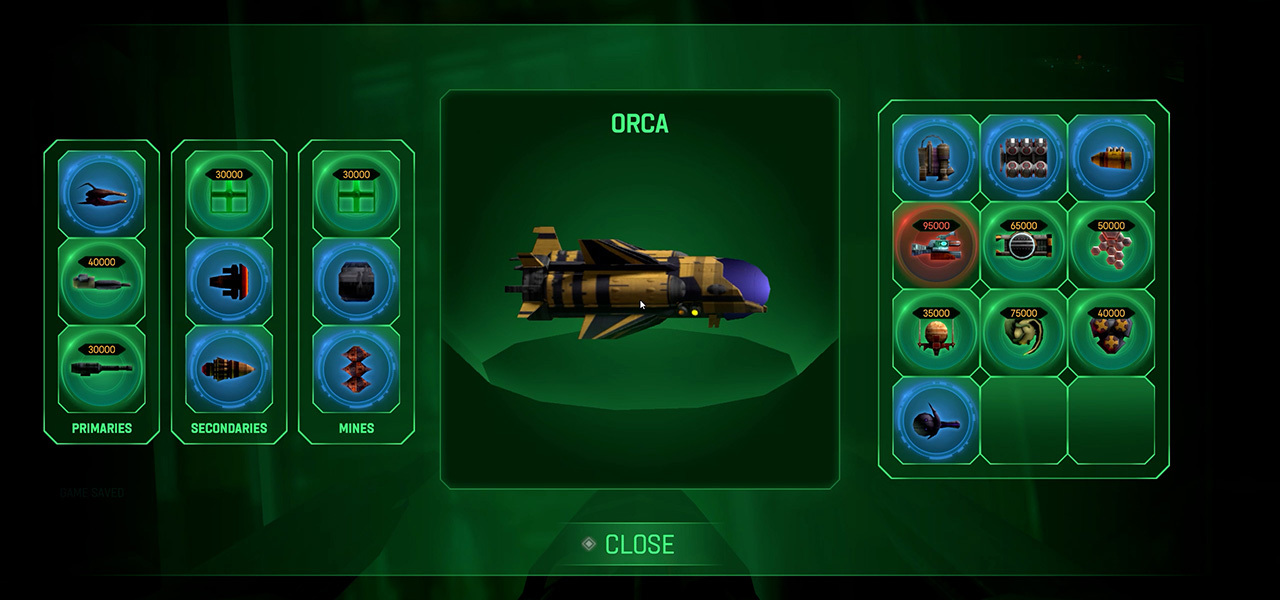The image size is (1280, 600).
Task: Choose the red spiked diamond mine
Action: (356, 369)
